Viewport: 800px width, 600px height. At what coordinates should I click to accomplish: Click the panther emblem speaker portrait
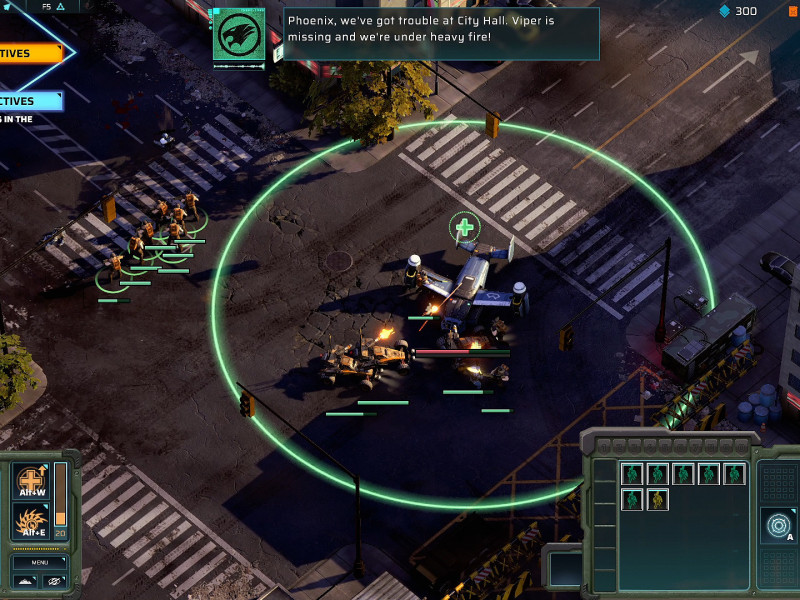[x=239, y=35]
